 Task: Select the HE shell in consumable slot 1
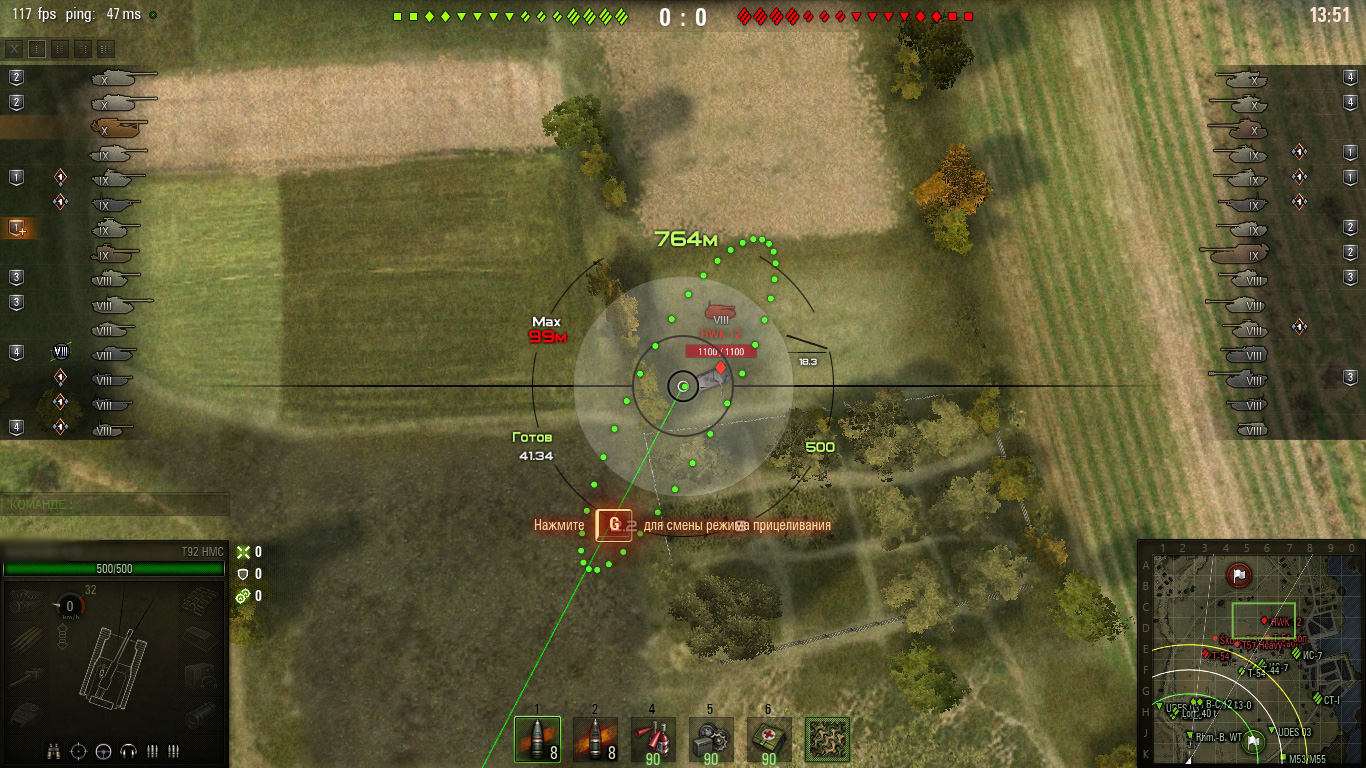(537, 737)
